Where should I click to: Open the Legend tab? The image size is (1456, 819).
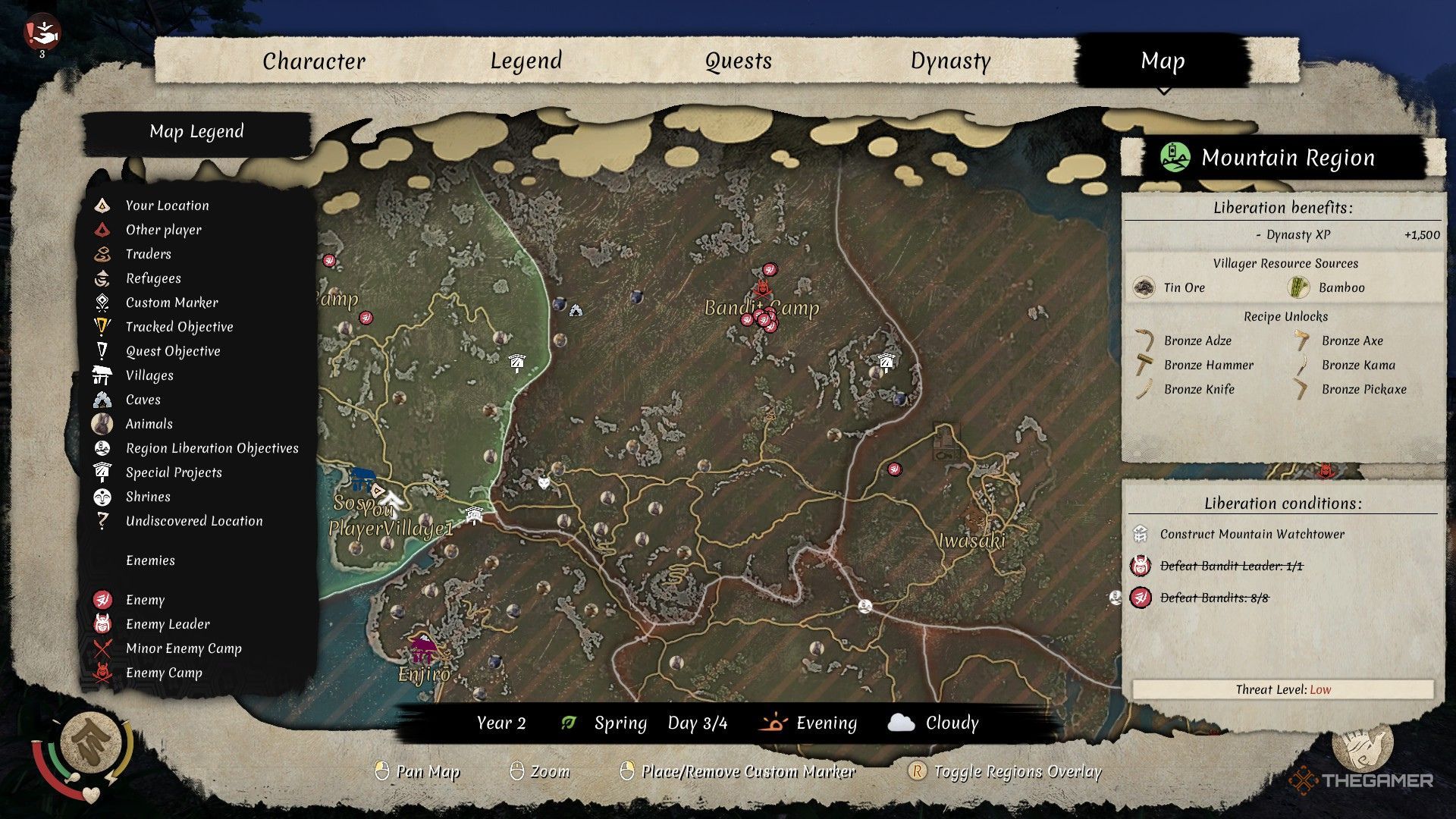526,61
